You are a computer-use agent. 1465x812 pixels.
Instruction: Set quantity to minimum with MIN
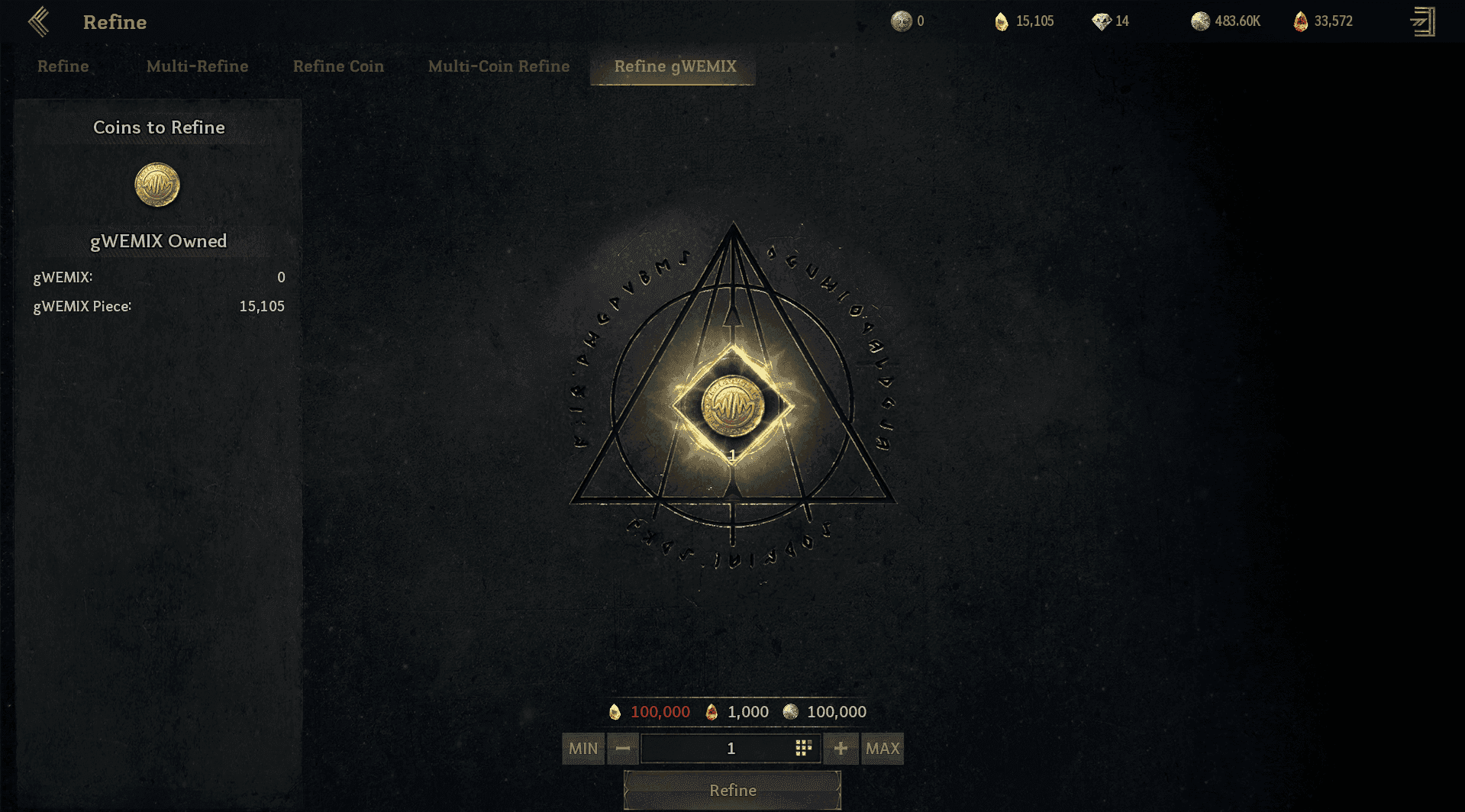click(583, 749)
